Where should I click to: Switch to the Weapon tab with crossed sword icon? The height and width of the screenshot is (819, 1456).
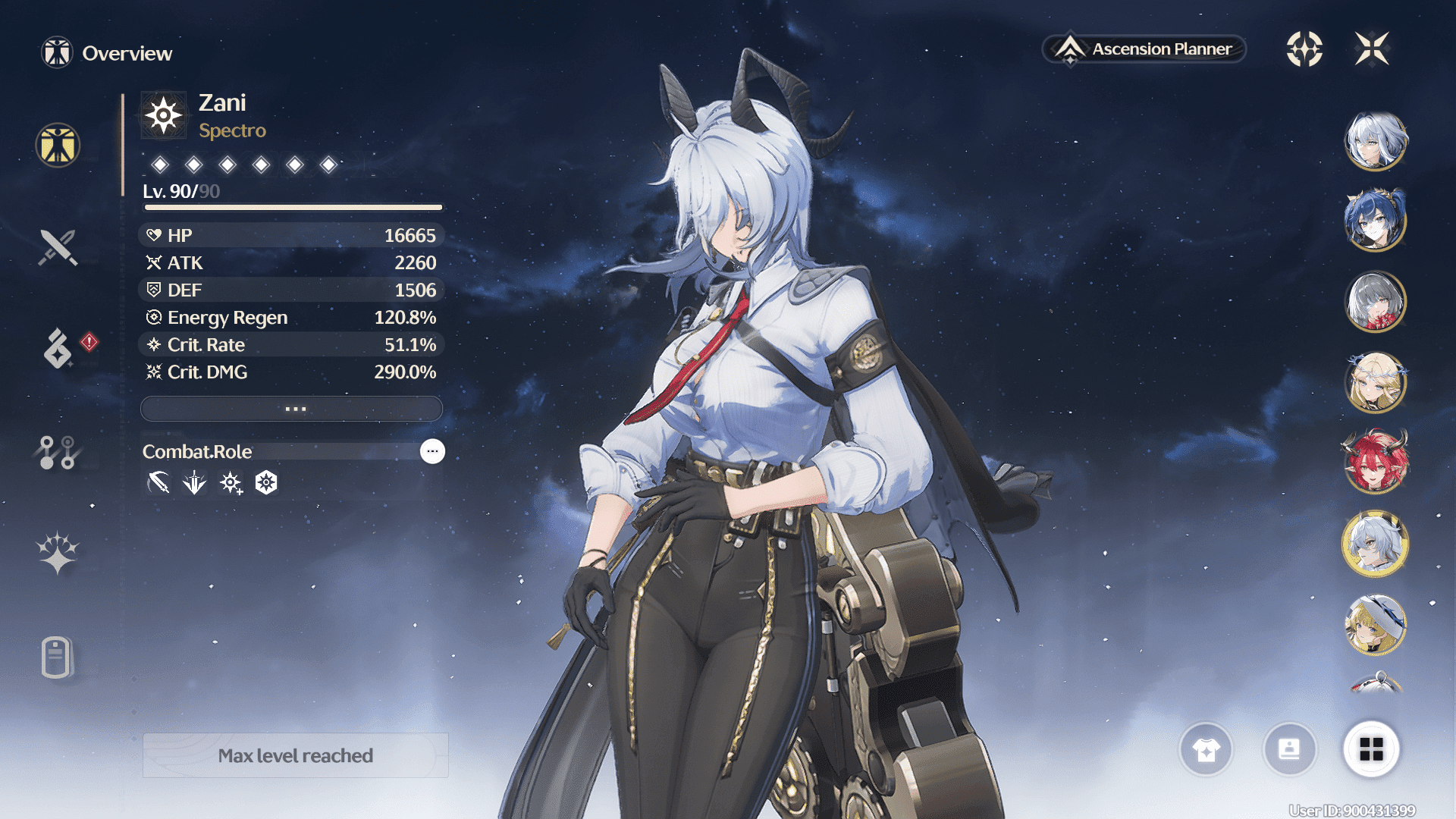pos(58,247)
